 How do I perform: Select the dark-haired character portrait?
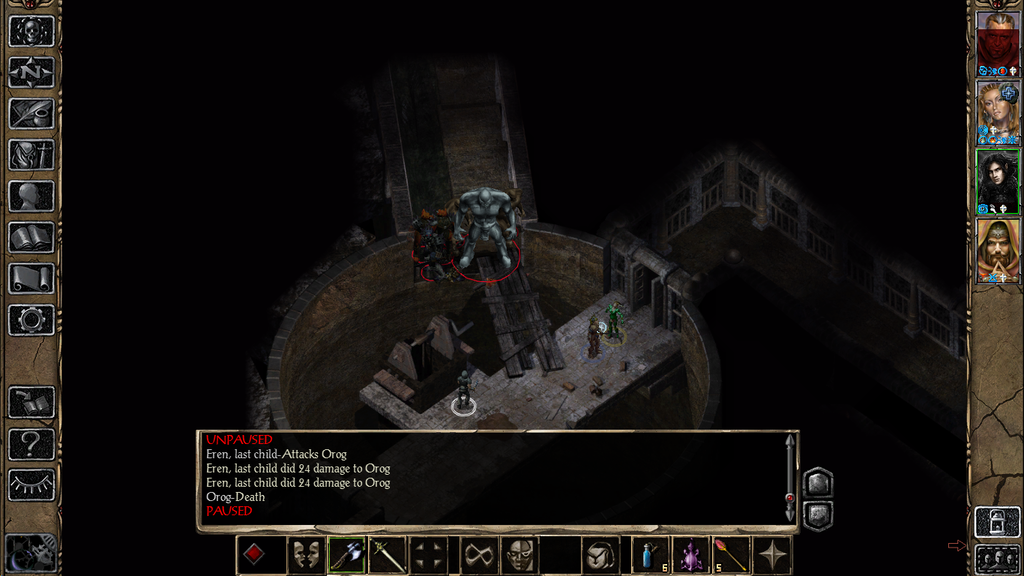(x=997, y=181)
